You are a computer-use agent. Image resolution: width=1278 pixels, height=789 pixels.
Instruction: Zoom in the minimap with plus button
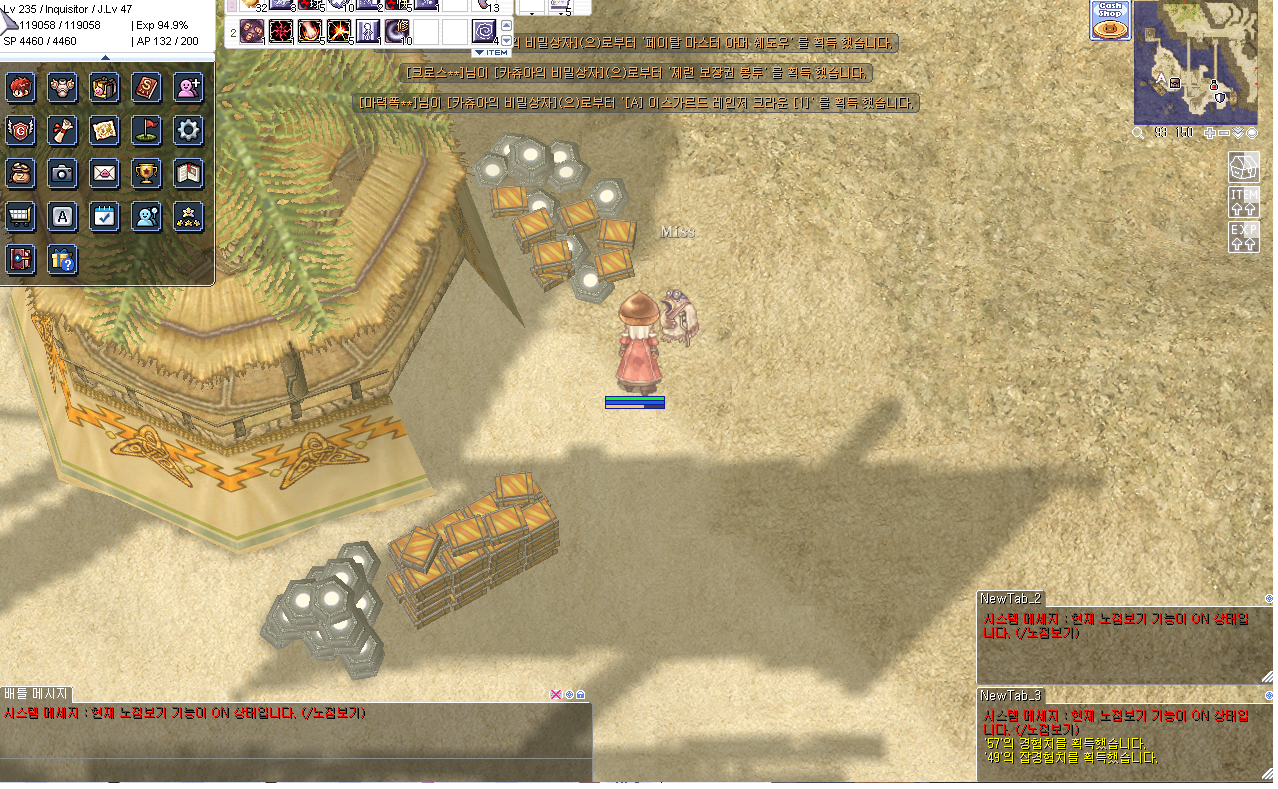click(x=1210, y=133)
